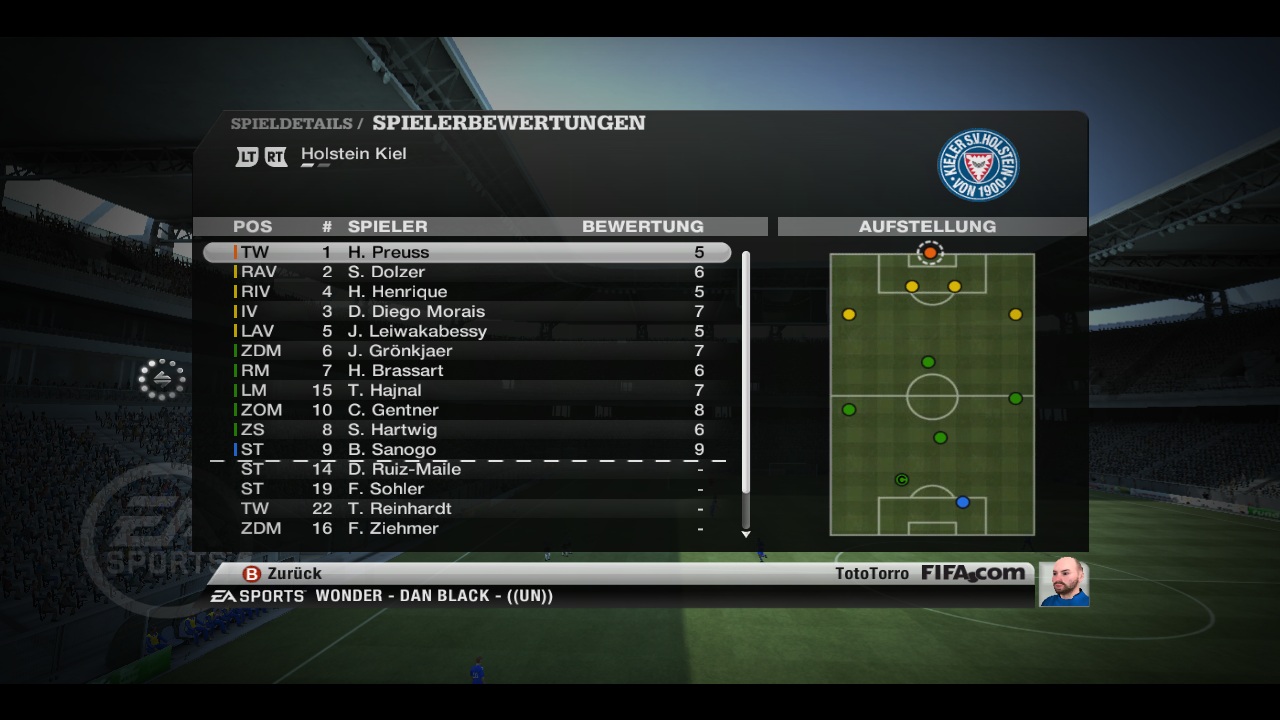Choose H. Brassart in the list
The width and height of the screenshot is (1280, 720).
click(467, 370)
